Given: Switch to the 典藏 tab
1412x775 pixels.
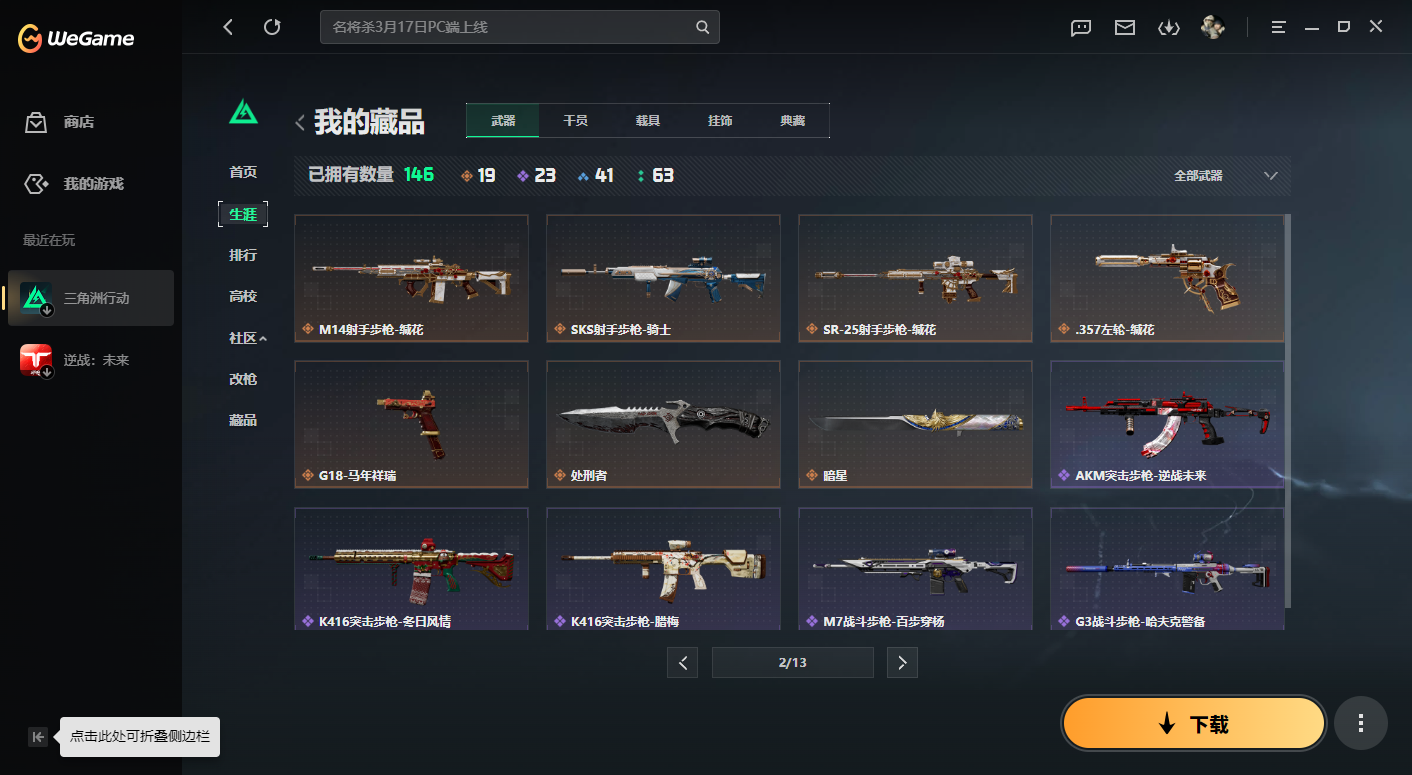Looking at the screenshot, I should pyautogui.click(x=793, y=119).
